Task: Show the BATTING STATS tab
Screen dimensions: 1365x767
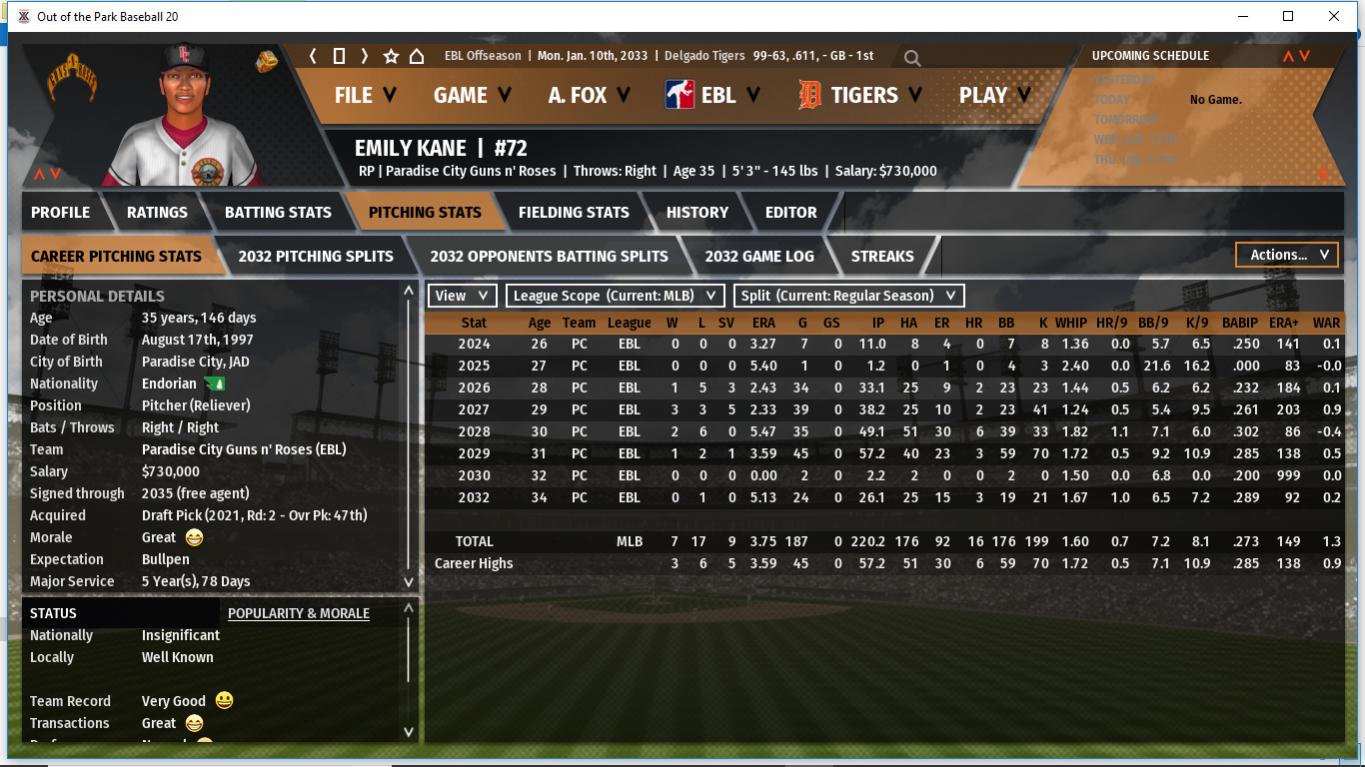Action: (x=278, y=212)
